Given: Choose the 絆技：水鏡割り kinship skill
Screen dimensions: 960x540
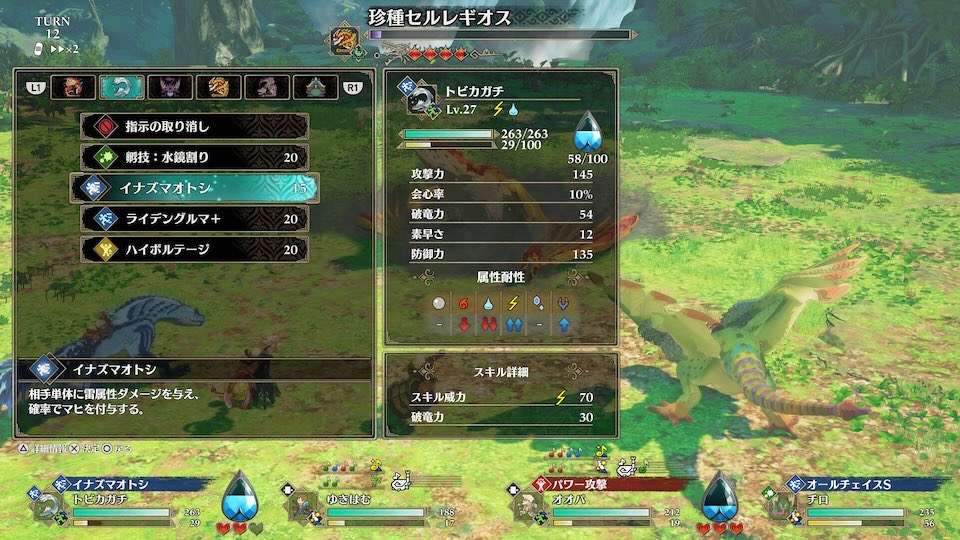Looking at the screenshot, I should [x=195, y=157].
